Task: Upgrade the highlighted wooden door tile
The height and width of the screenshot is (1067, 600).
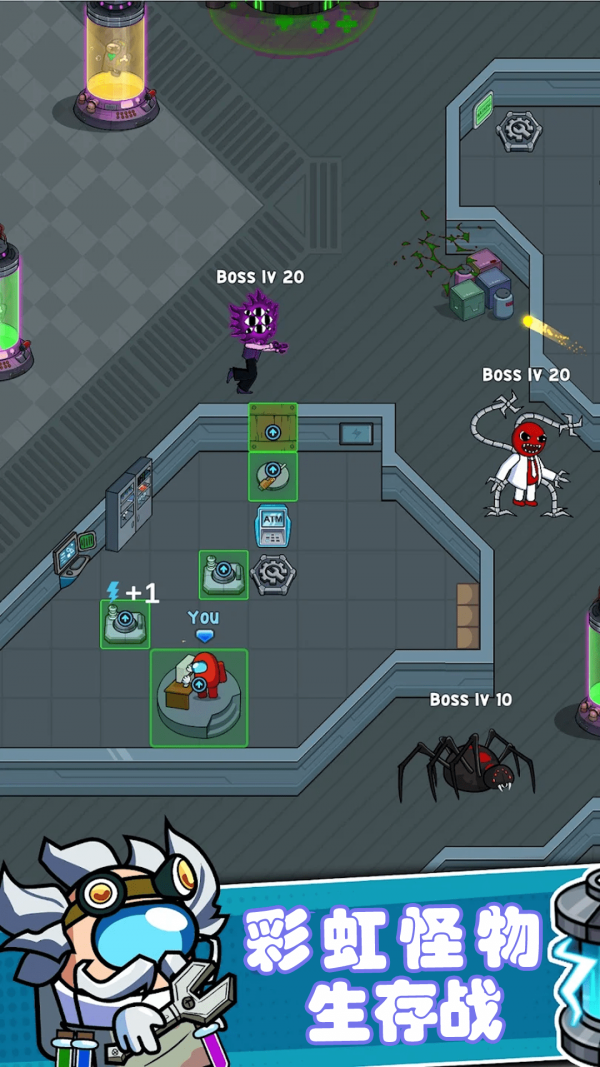Action: (x=272, y=428)
